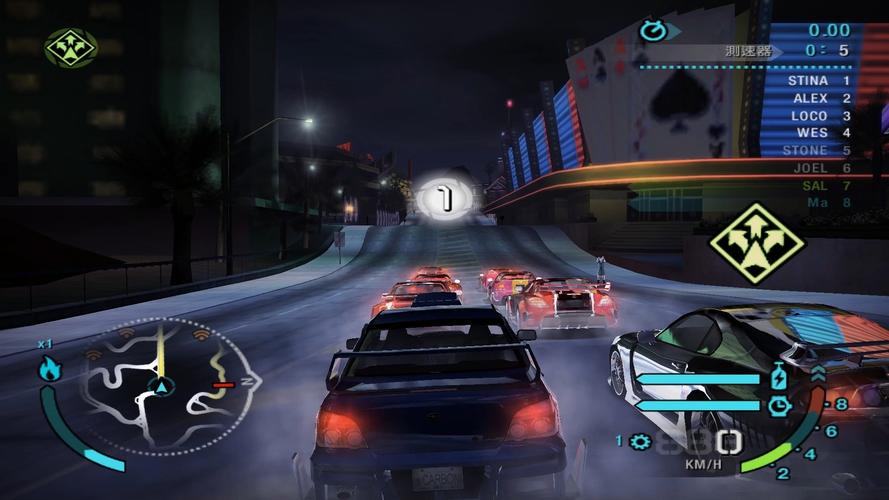889x500 pixels.
Task: Activate the speedbreaker clock icon by the tachometer
Action: tap(780, 405)
